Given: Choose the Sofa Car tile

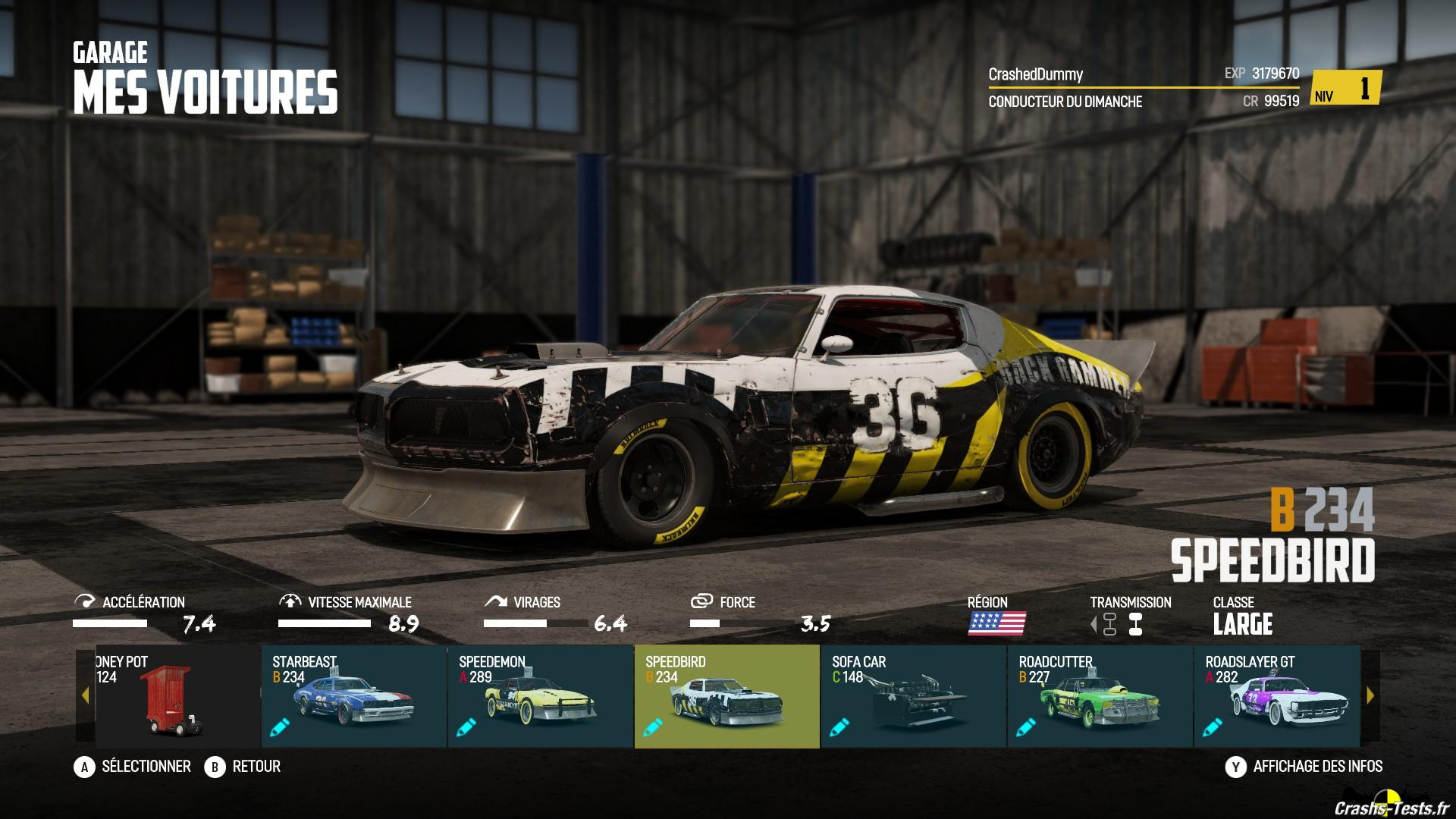Looking at the screenshot, I should (x=913, y=696).
